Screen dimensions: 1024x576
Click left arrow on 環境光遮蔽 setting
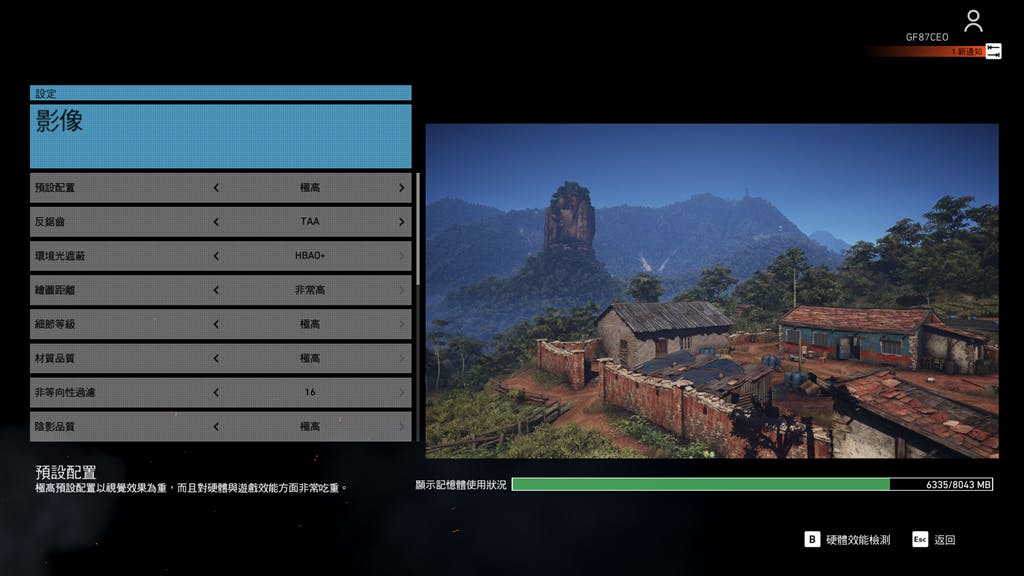216,256
